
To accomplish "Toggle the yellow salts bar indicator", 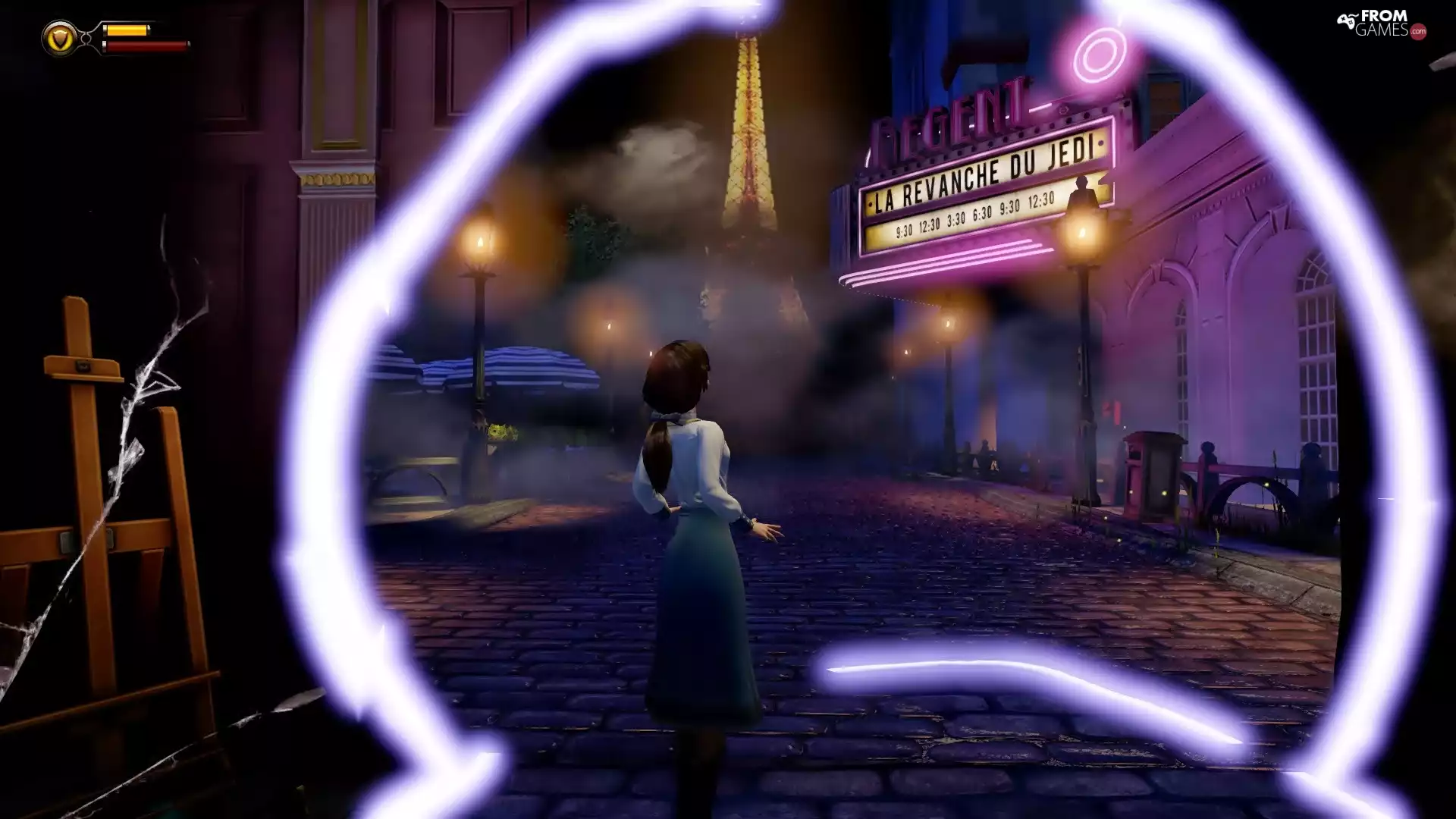I will click(x=129, y=30).
